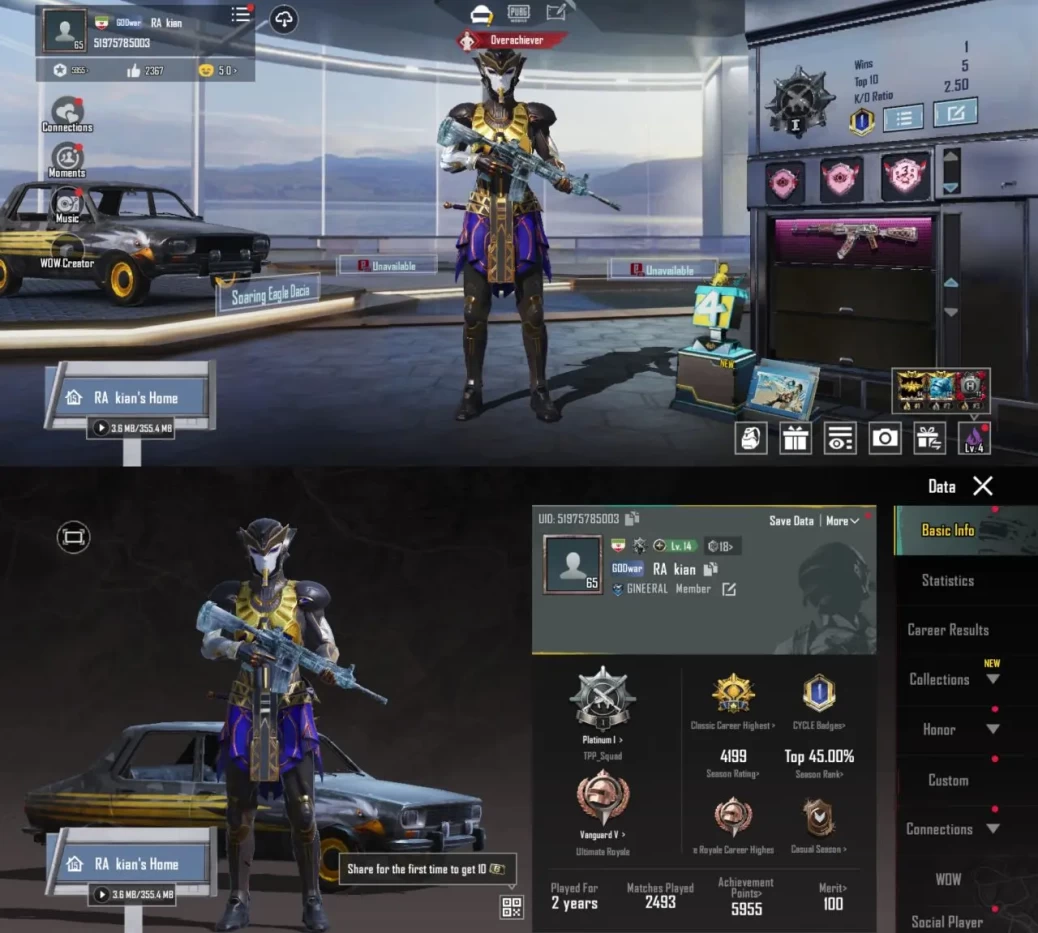
Task: Copy the UID number
Action: click(x=632, y=519)
